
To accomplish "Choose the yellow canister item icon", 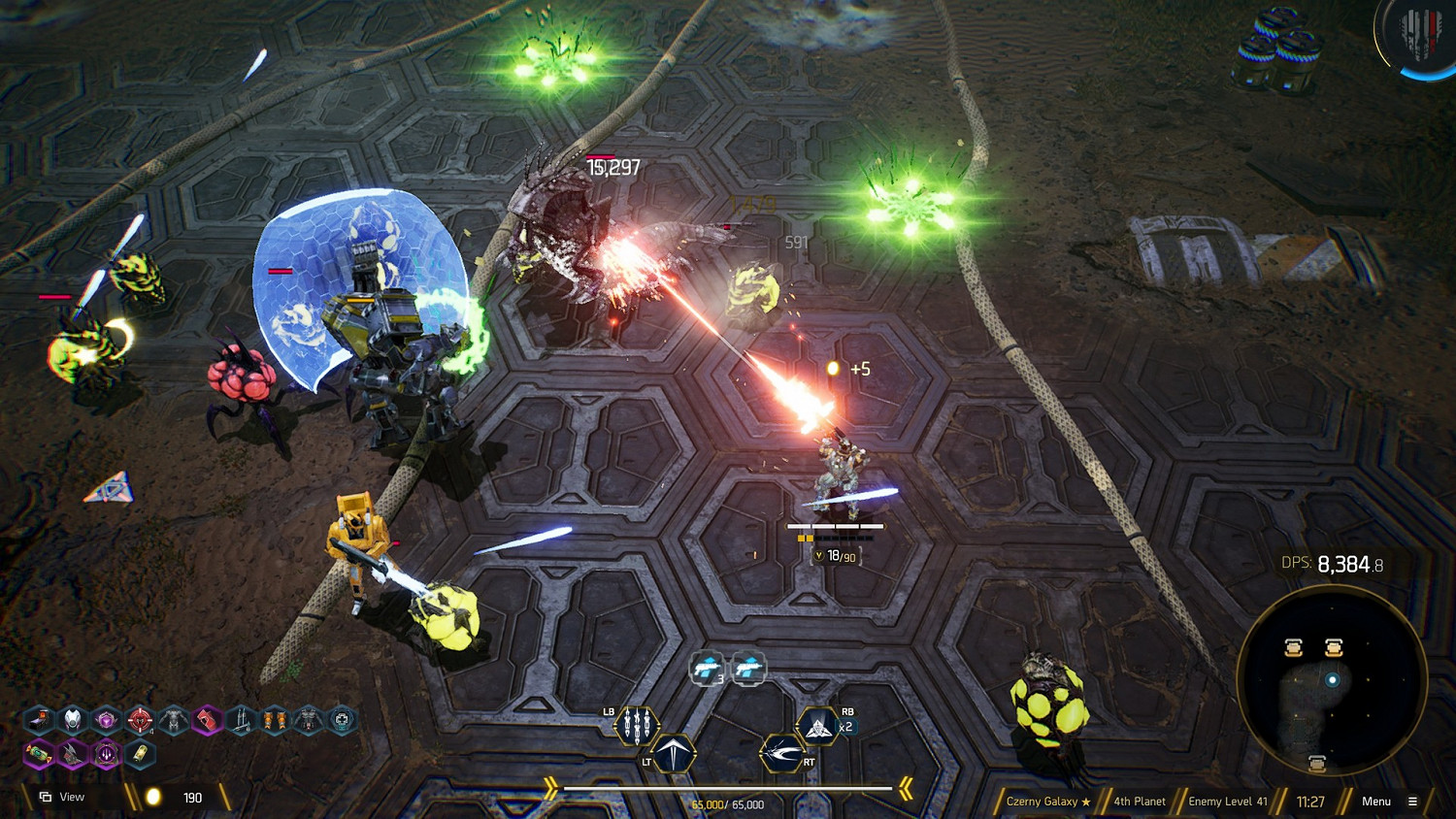I will 140,754.
